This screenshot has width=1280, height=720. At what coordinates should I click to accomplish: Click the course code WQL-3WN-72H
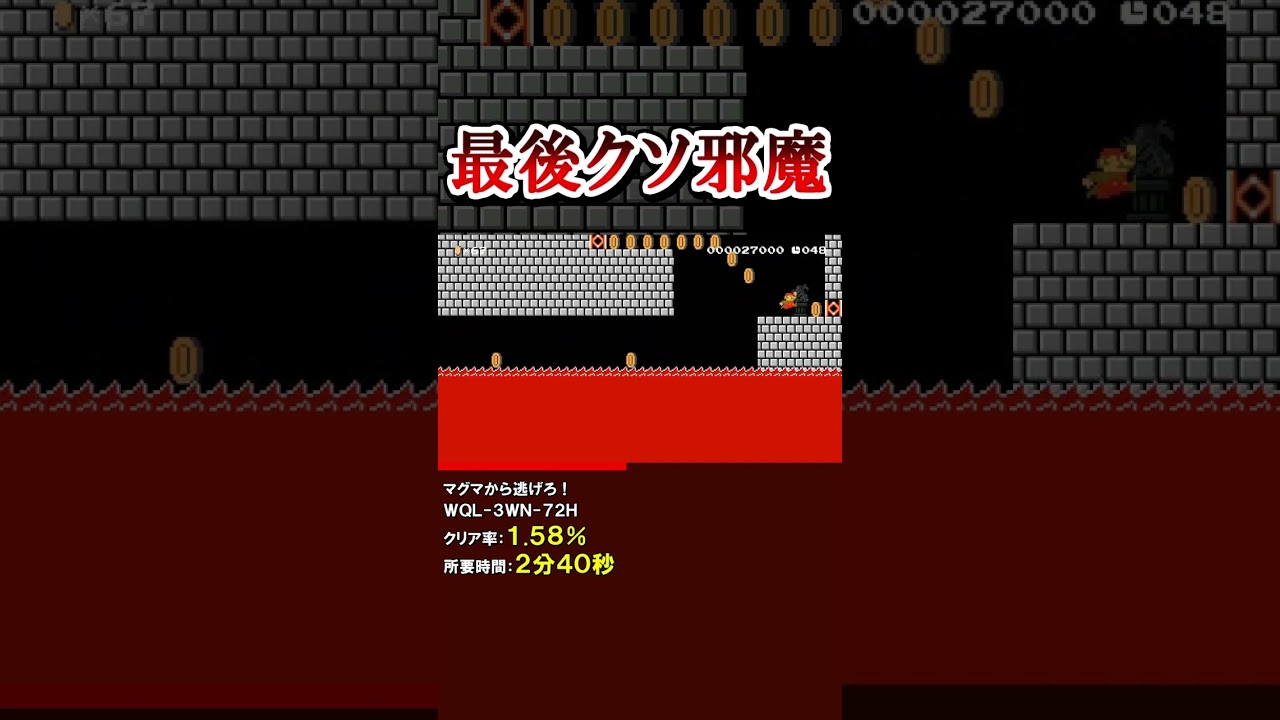pyautogui.click(x=509, y=508)
